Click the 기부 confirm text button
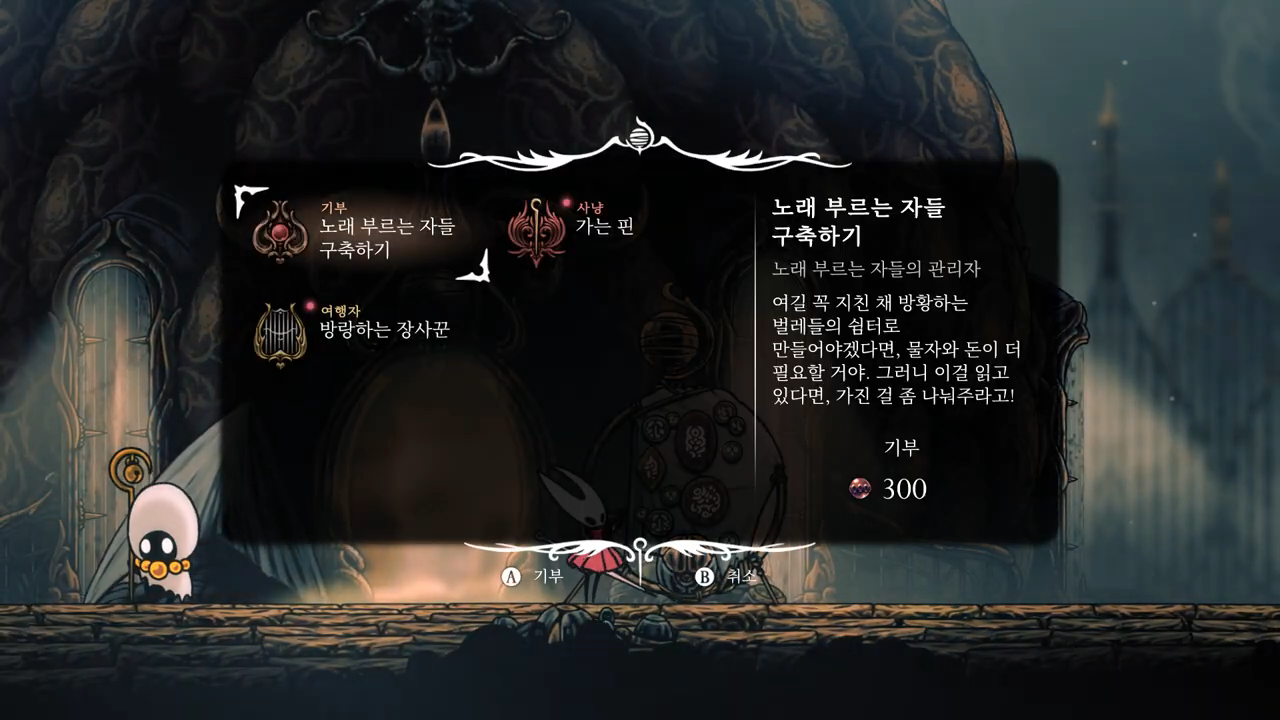The height and width of the screenshot is (720, 1280). point(549,575)
